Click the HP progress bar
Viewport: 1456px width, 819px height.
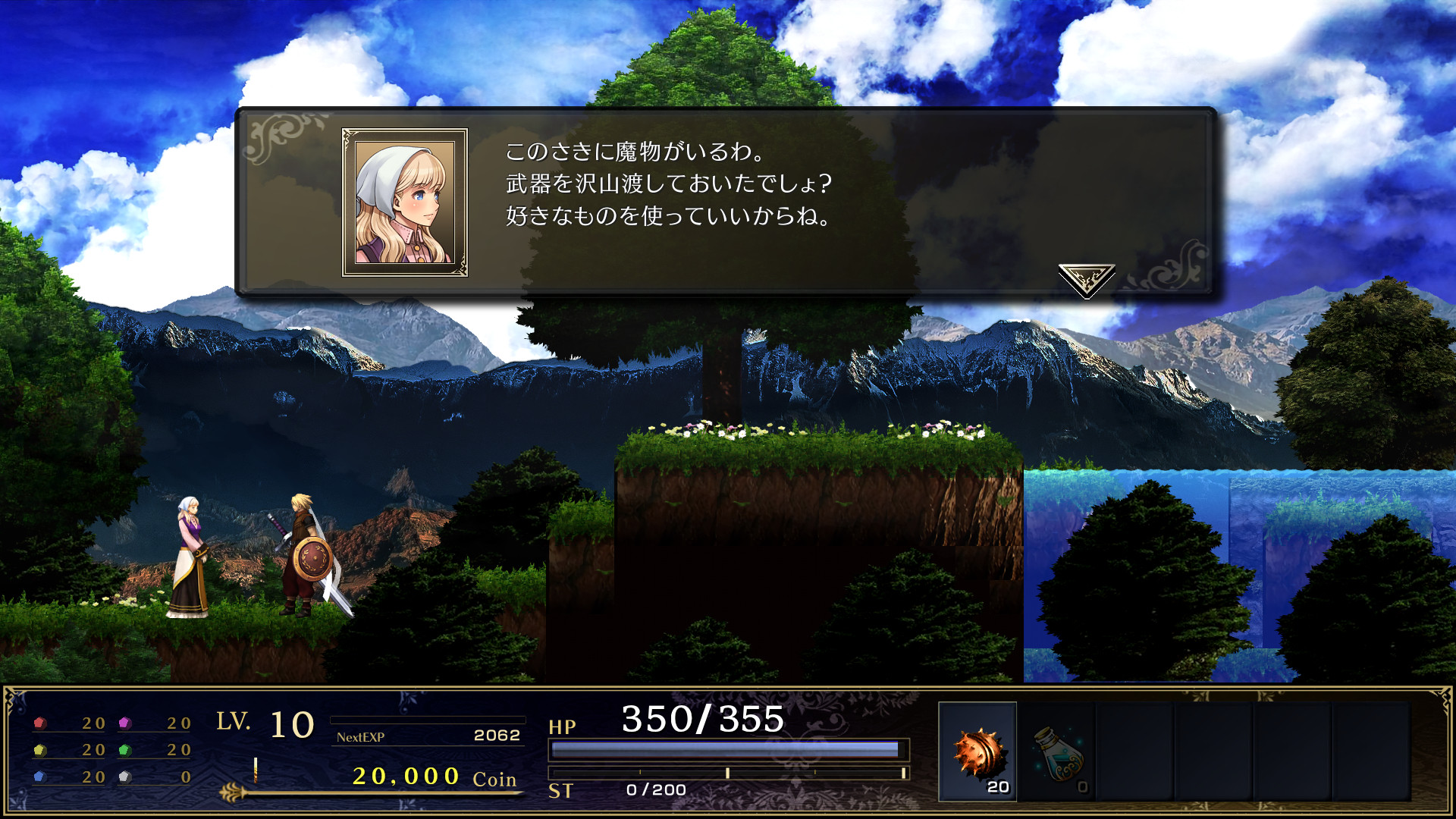coord(728,749)
